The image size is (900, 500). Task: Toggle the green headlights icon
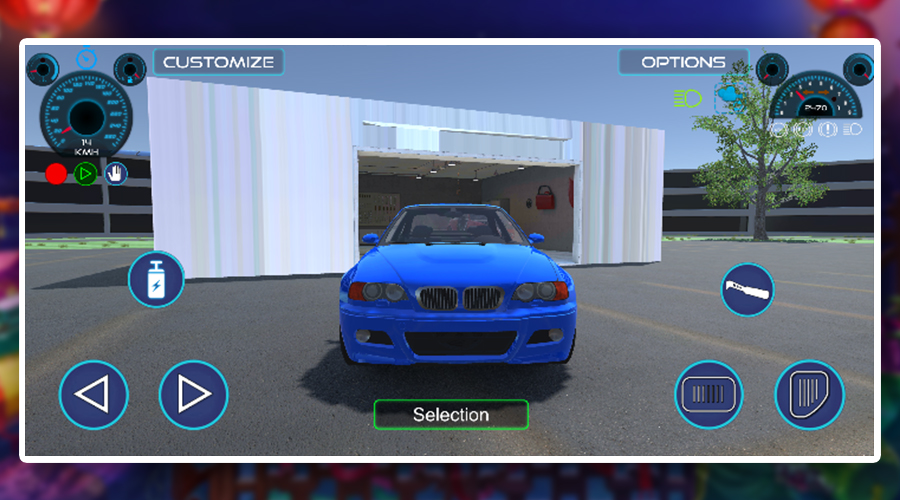pyautogui.click(x=688, y=98)
